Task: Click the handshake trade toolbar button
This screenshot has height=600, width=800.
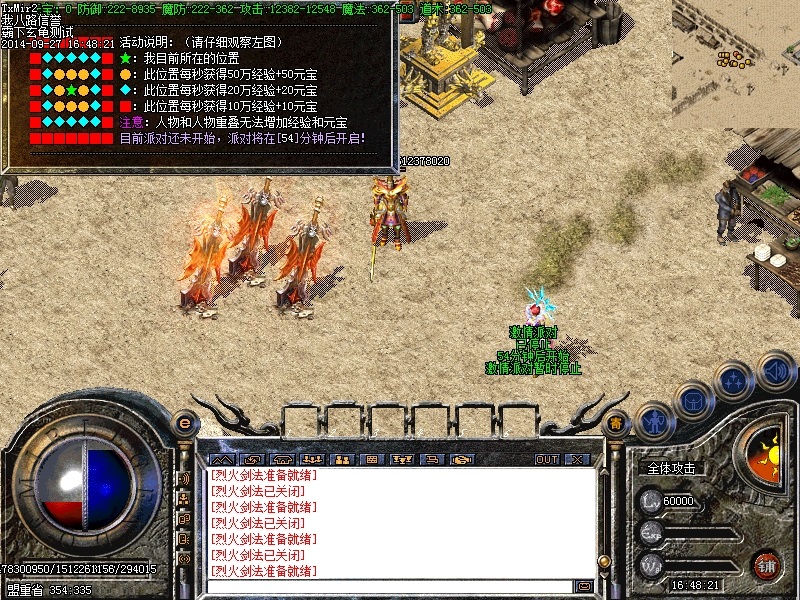Action: click(x=460, y=459)
